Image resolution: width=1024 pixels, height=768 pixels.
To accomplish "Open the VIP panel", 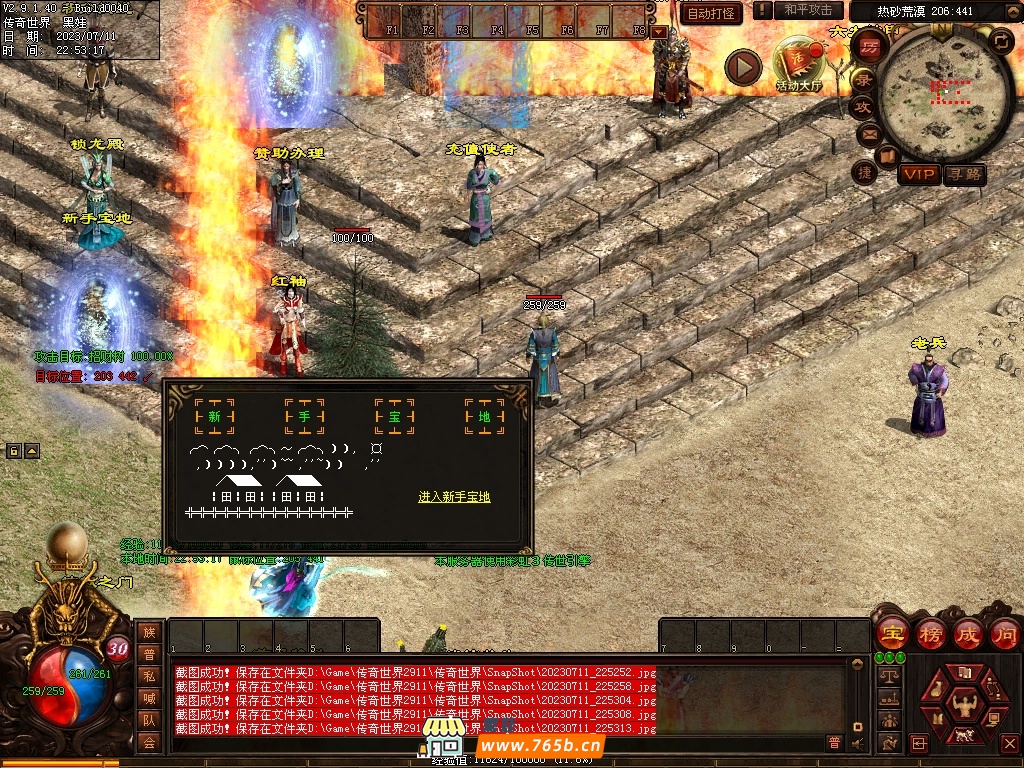I will [918, 175].
